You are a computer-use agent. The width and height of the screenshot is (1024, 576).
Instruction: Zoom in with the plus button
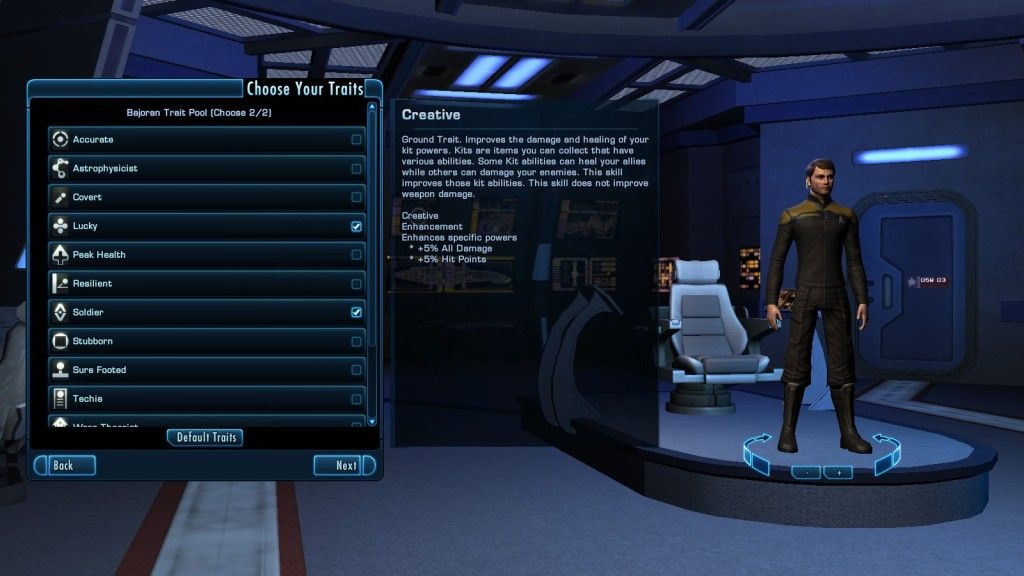[838, 472]
